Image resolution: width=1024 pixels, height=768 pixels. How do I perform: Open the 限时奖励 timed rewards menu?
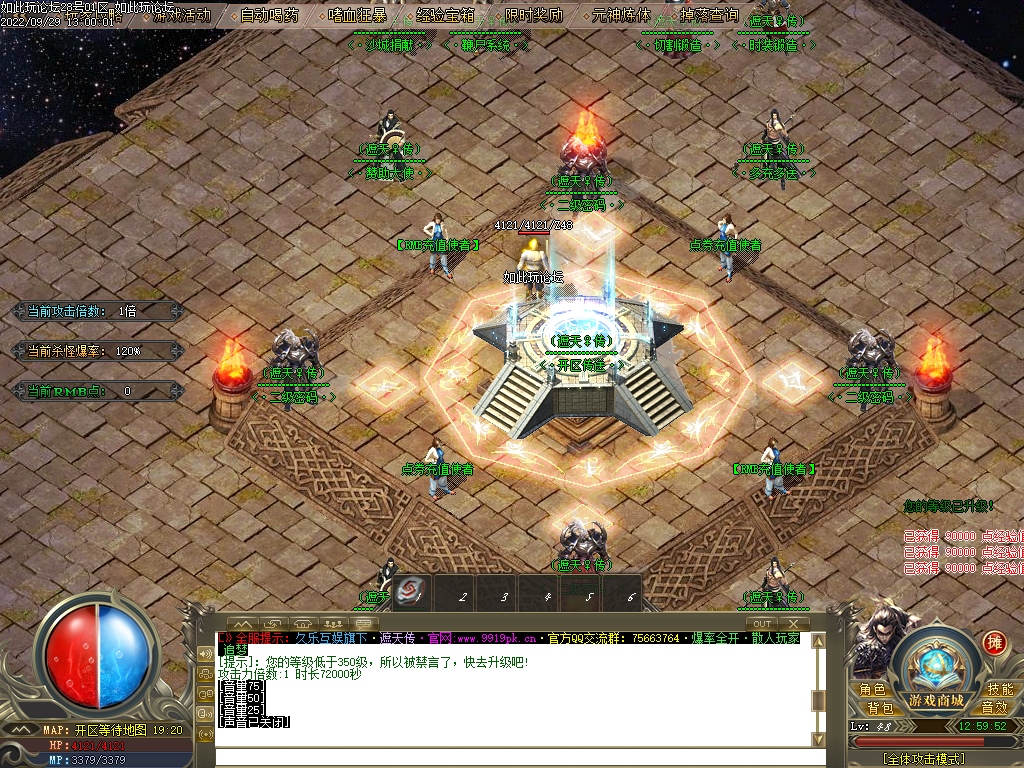(x=533, y=15)
